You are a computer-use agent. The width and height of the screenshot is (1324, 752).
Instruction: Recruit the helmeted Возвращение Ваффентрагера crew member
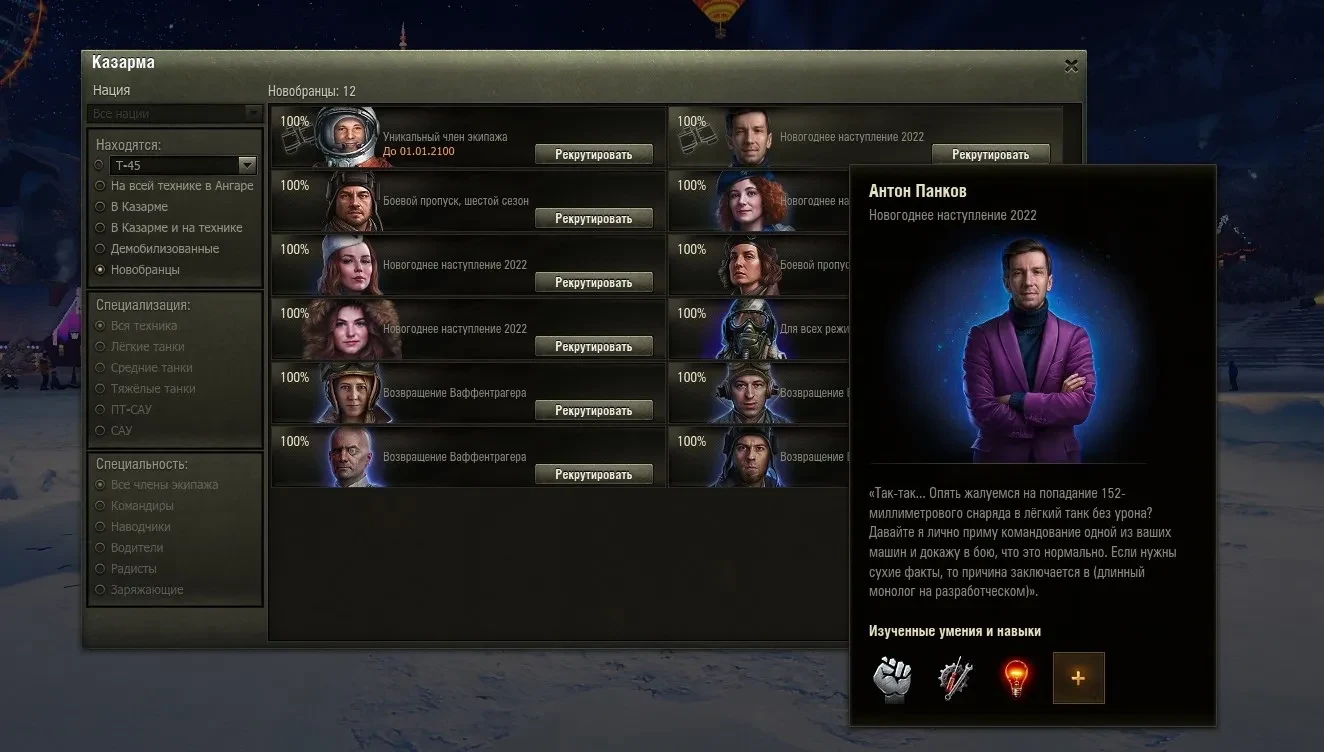point(593,411)
